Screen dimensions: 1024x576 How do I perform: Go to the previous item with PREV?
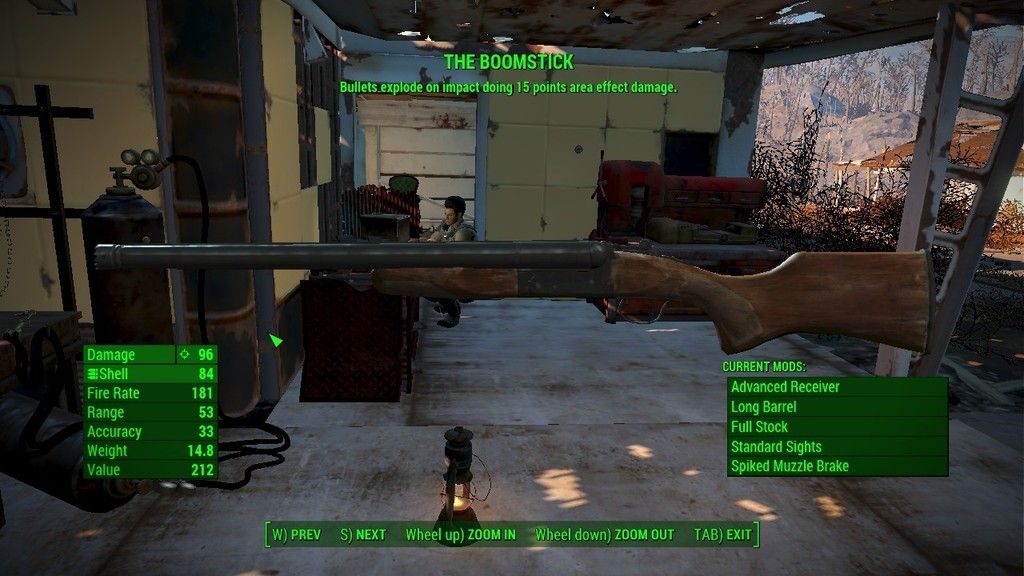(297, 535)
